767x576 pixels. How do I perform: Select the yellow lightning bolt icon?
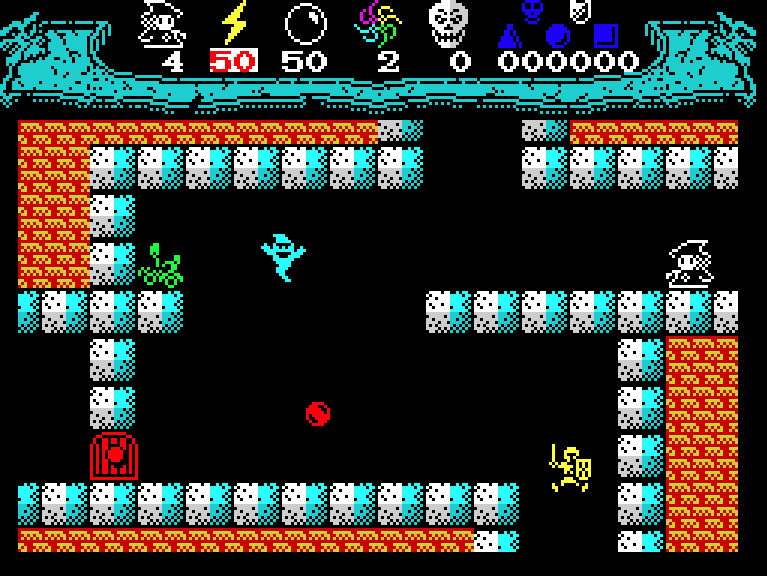(x=234, y=23)
